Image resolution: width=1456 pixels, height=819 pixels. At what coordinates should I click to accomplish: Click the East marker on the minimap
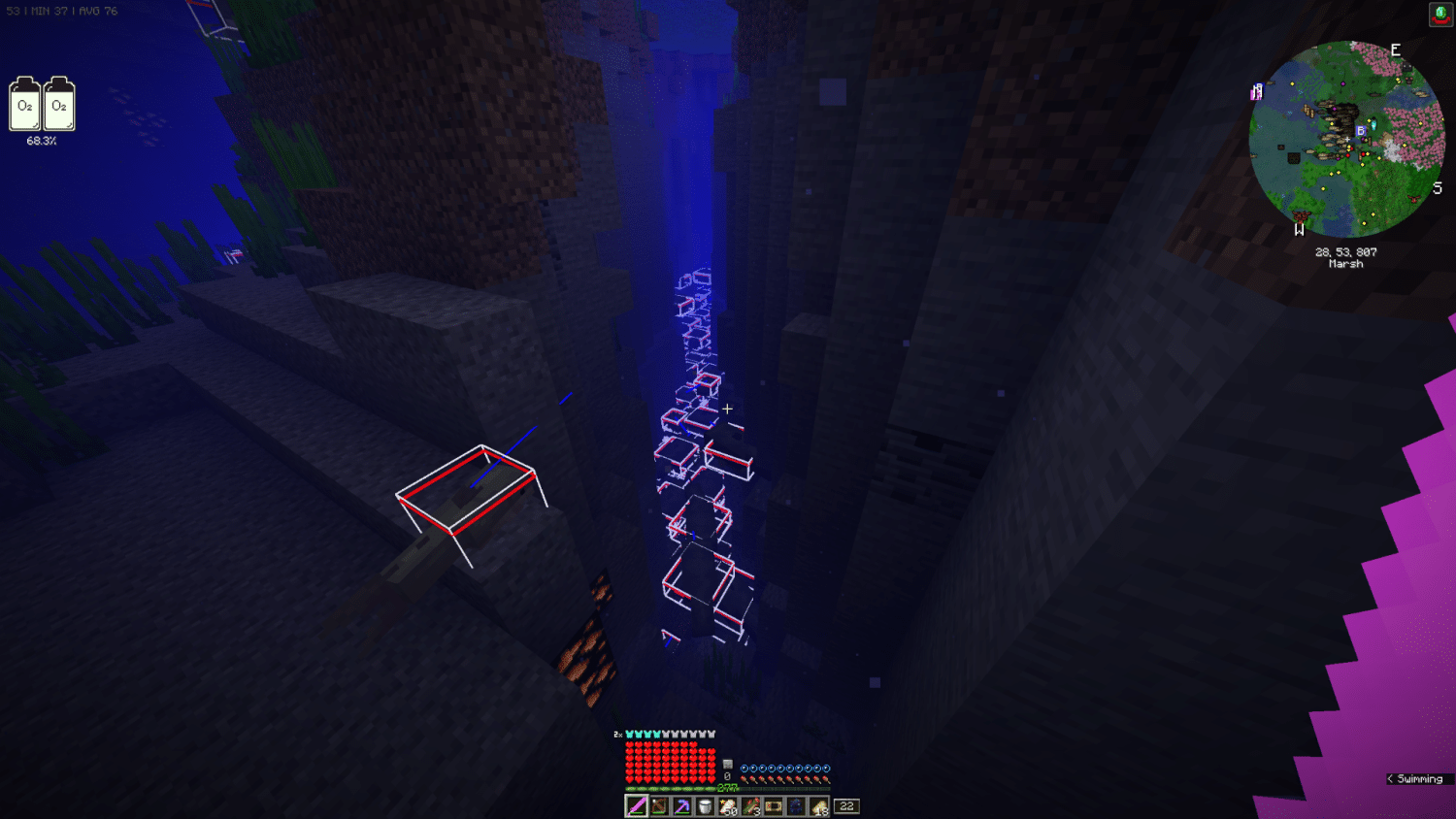click(1396, 48)
